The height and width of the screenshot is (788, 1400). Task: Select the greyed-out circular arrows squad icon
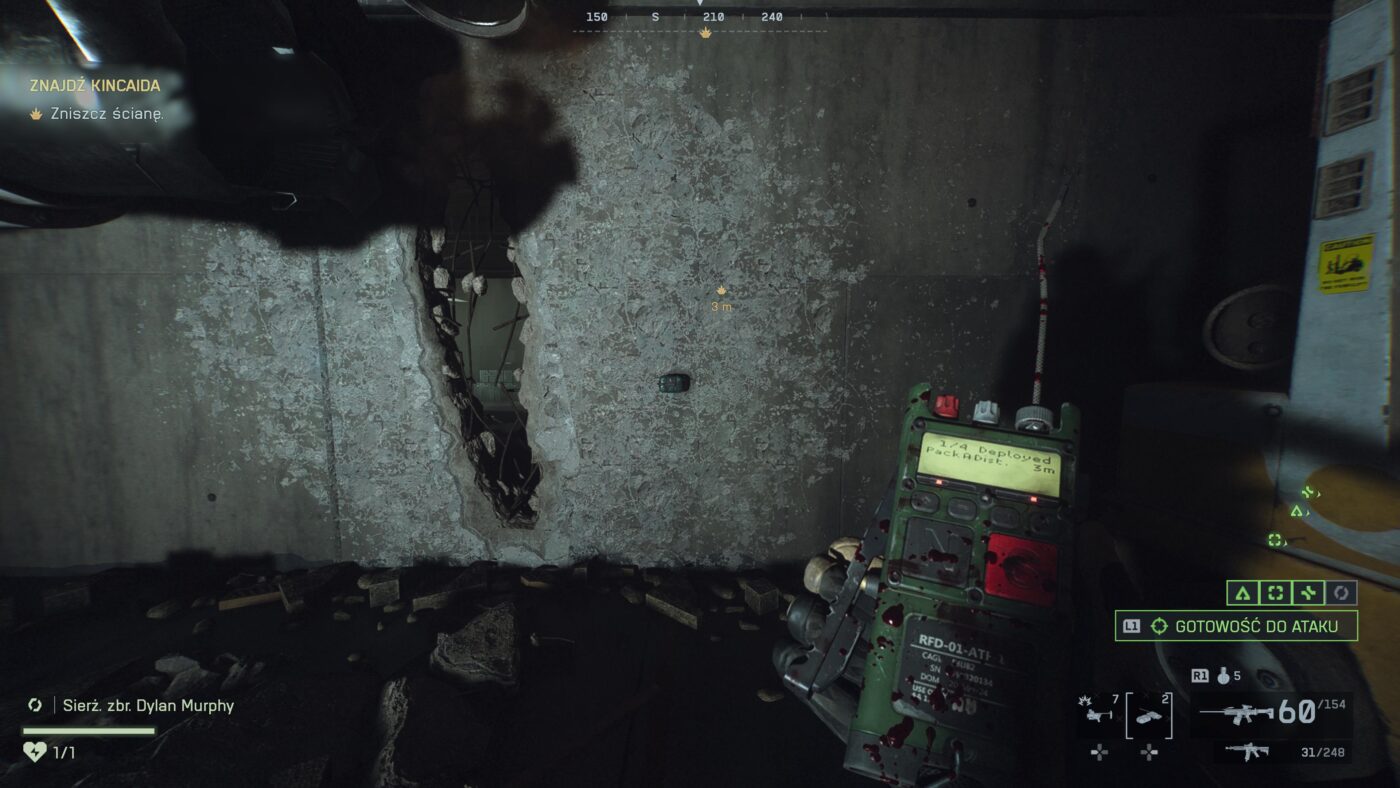1341,593
